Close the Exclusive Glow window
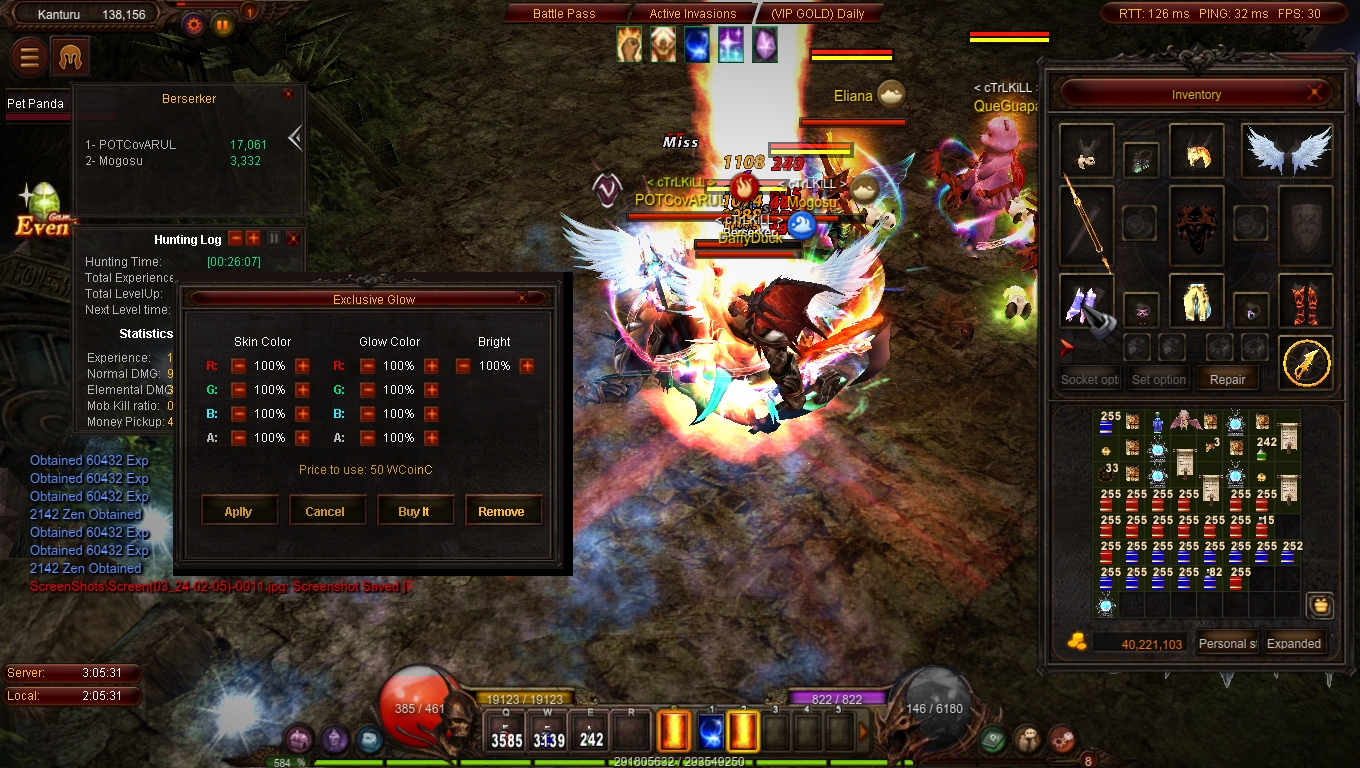Image resolution: width=1360 pixels, height=768 pixels. click(x=522, y=298)
